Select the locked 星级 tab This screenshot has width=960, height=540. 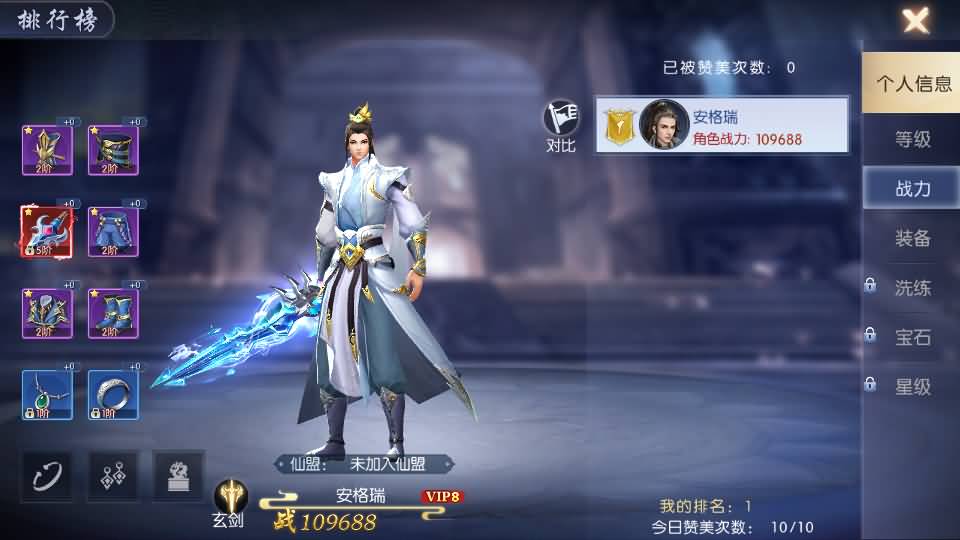point(912,387)
